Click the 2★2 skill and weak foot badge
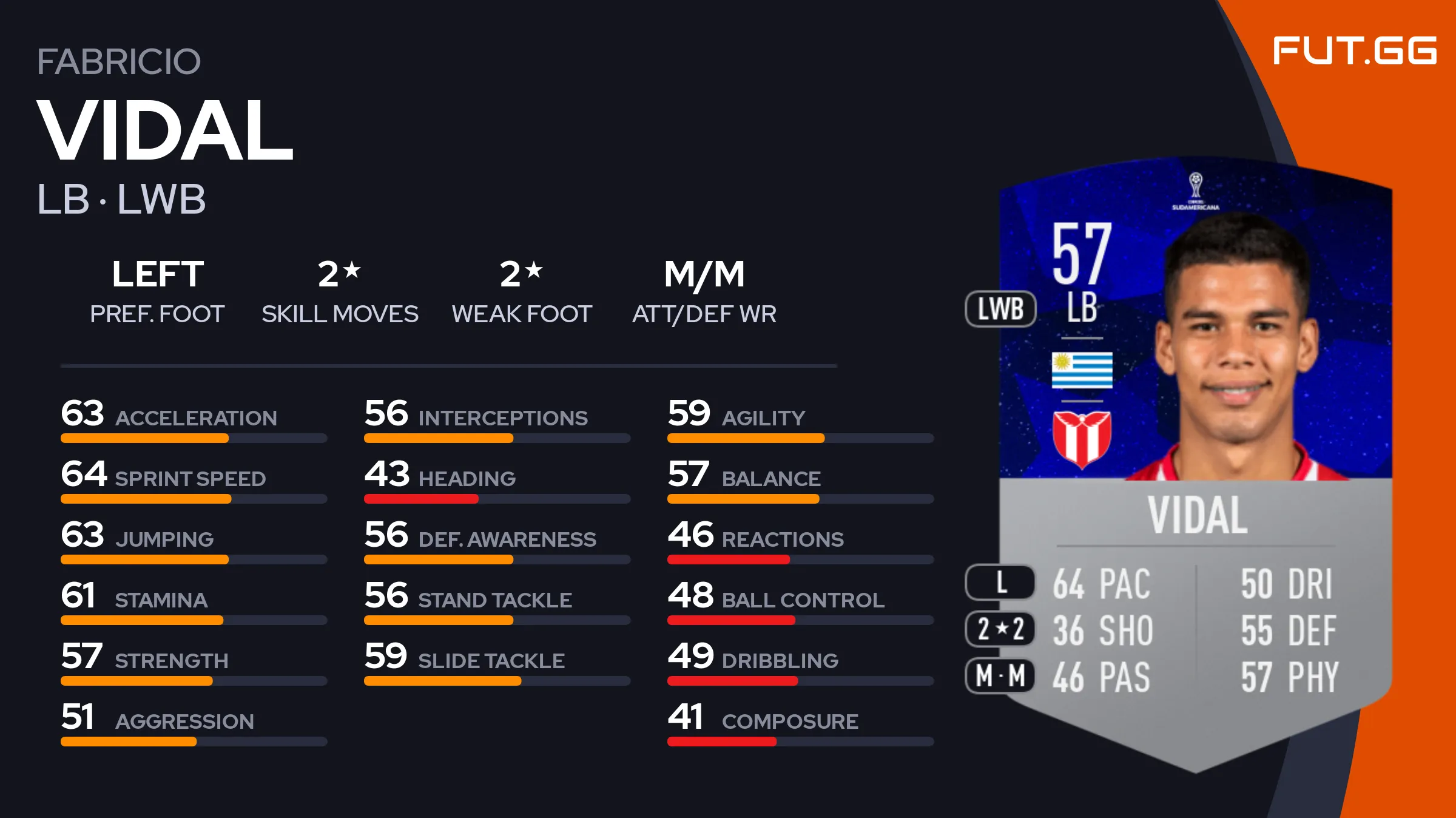This screenshot has height=818, width=1456. tap(1000, 629)
